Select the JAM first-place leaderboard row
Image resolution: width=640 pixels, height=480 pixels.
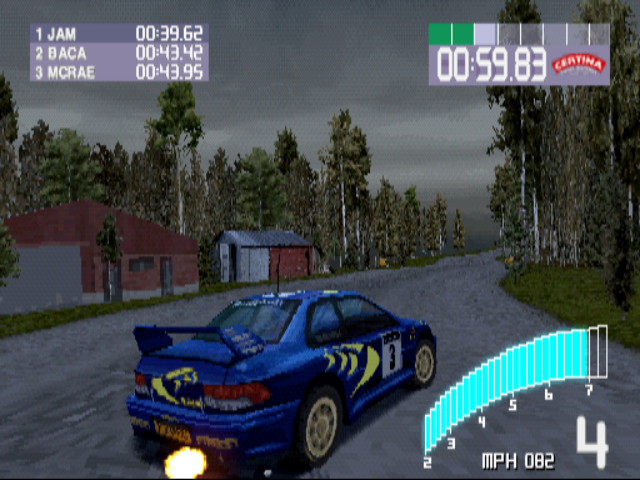tap(118, 33)
